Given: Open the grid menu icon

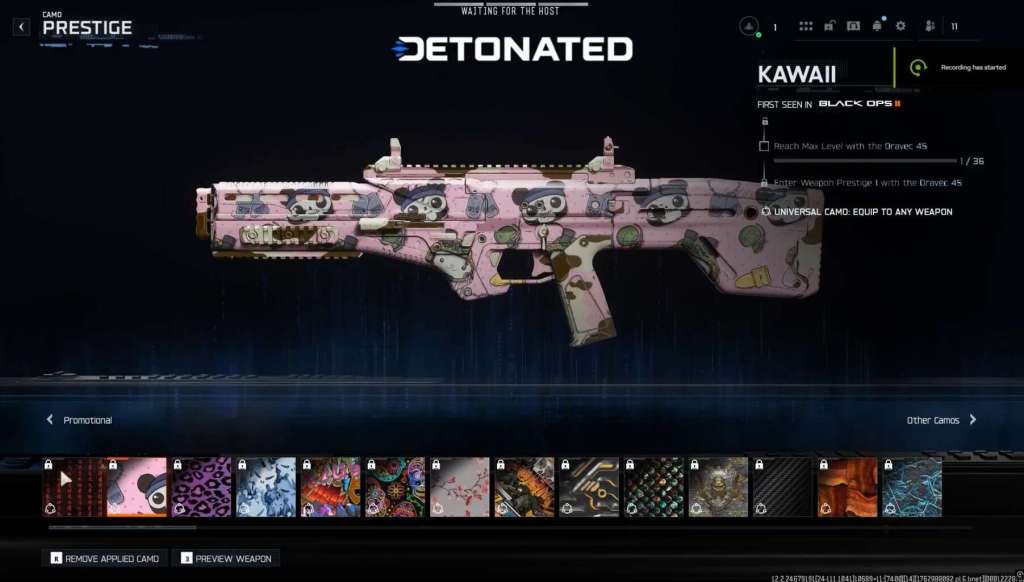Looking at the screenshot, I should click(x=806, y=26).
